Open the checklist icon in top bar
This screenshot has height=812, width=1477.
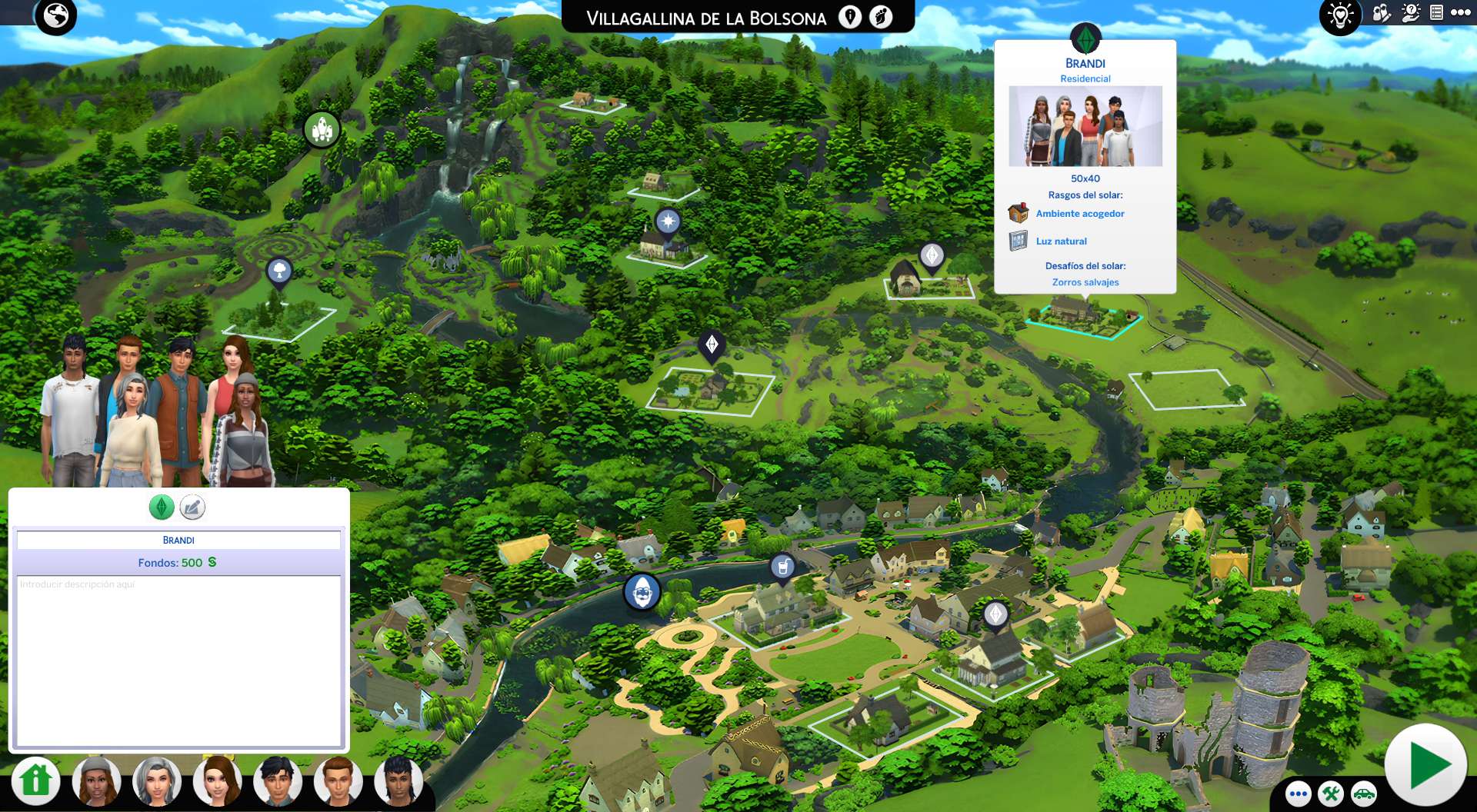(x=1436, y=12)
